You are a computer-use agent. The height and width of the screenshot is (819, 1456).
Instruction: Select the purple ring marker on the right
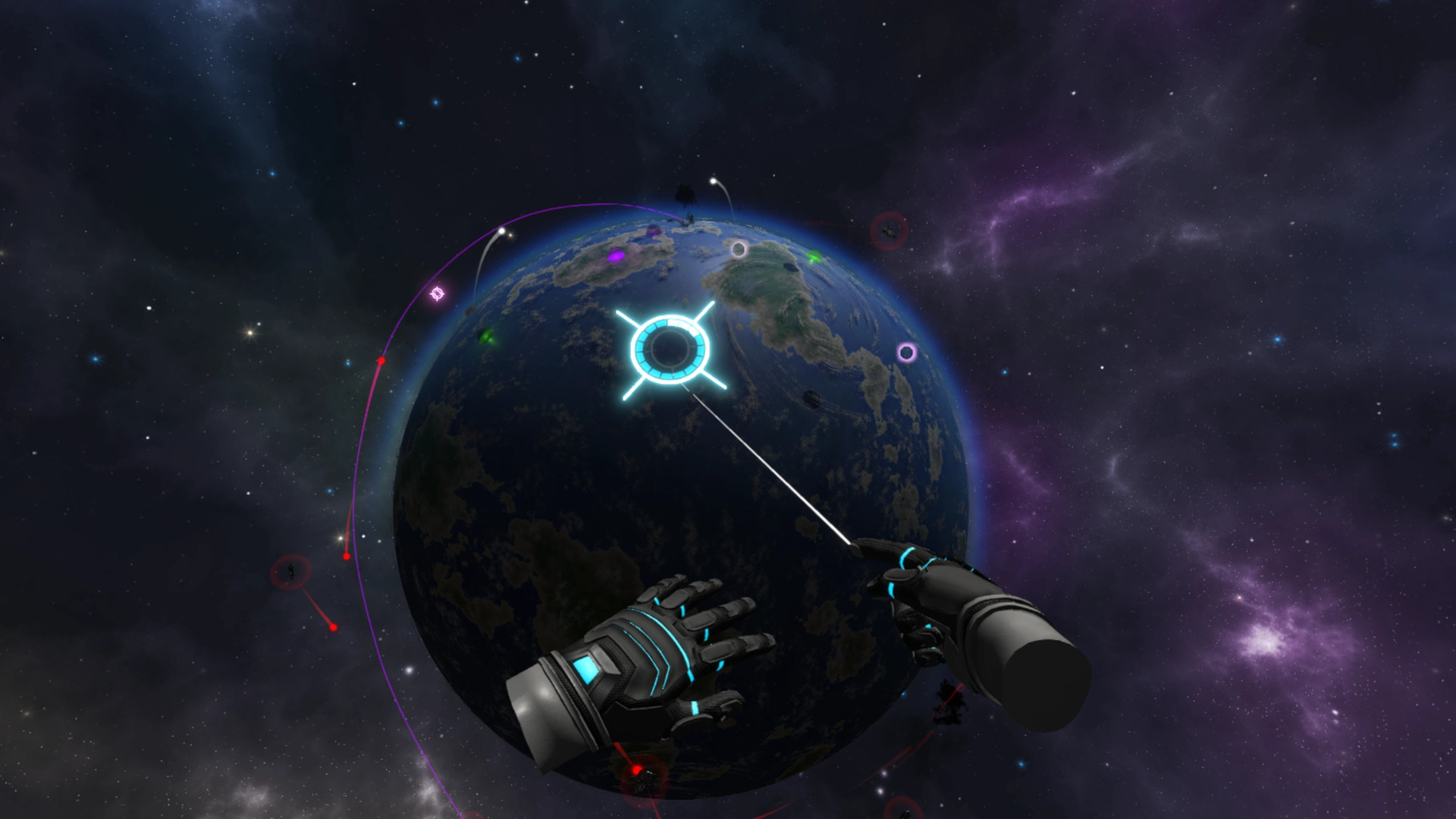[x=907, y=352]
